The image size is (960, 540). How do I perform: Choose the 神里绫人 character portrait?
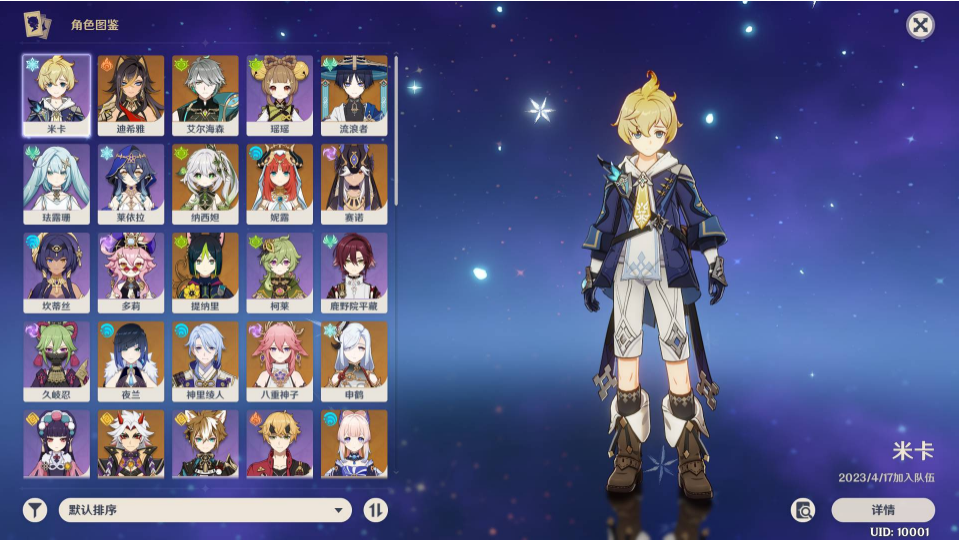[x=205, y=361]
